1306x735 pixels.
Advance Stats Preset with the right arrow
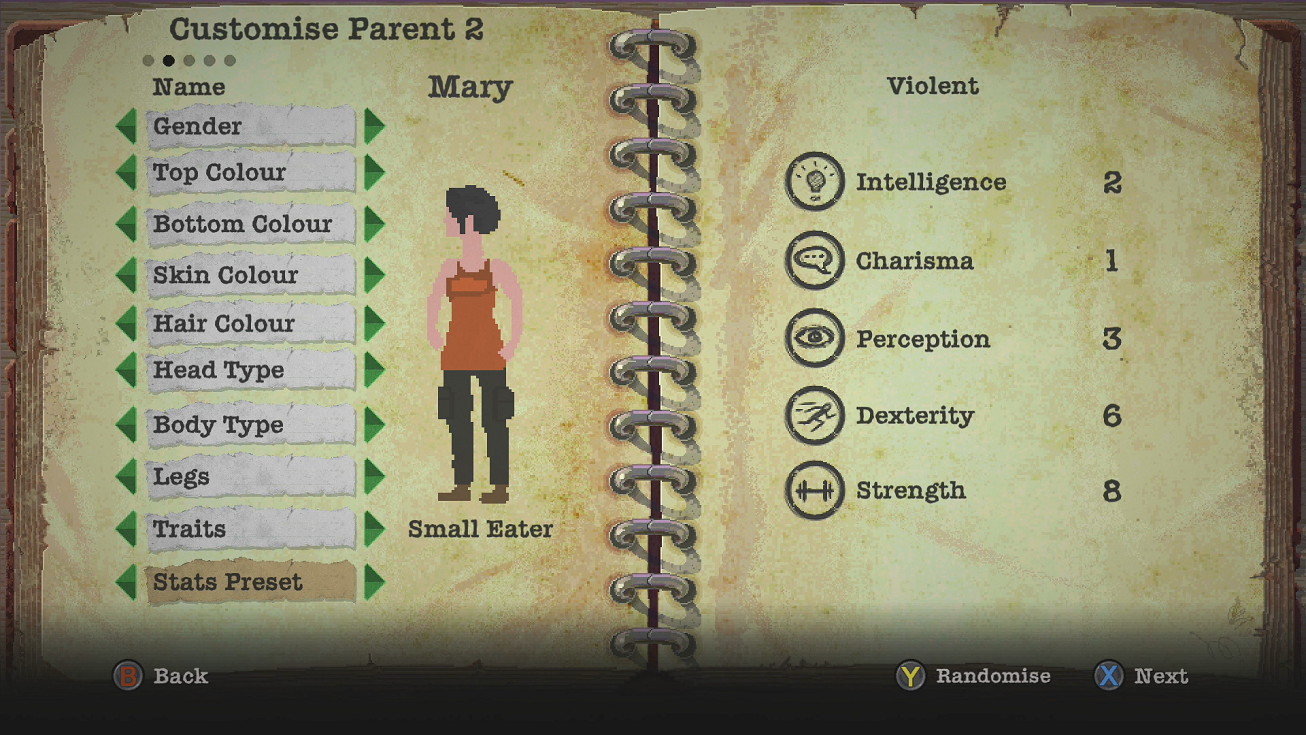click(x=372, y=581)
